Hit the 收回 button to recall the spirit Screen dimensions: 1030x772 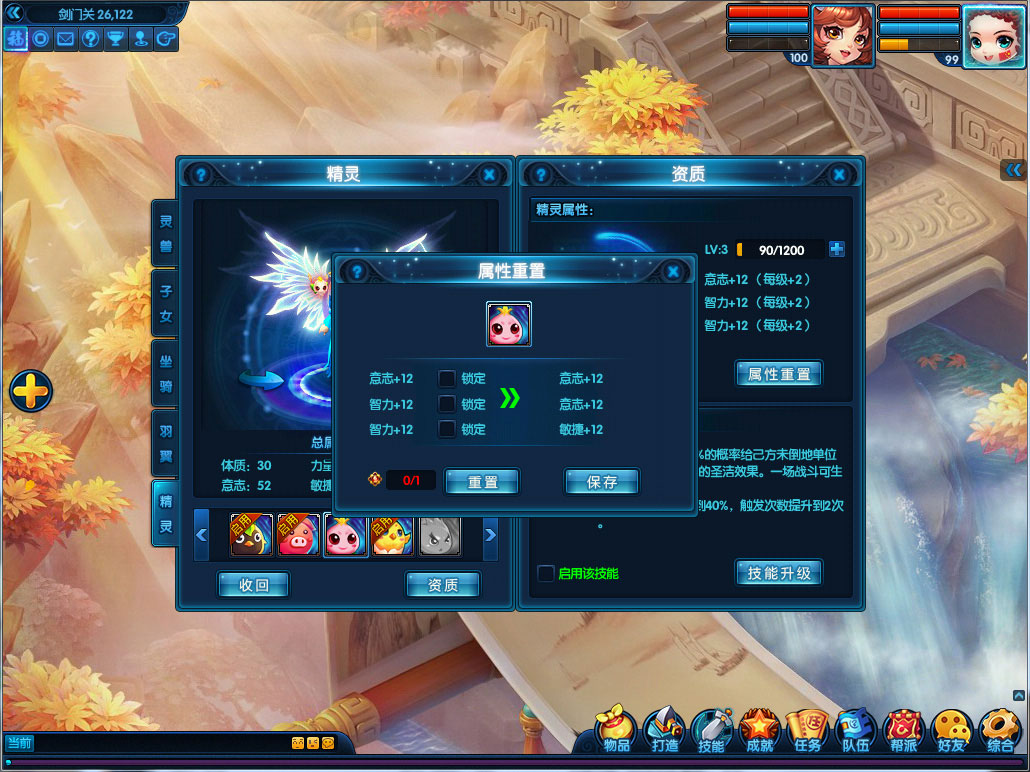[x=254, y=585]
